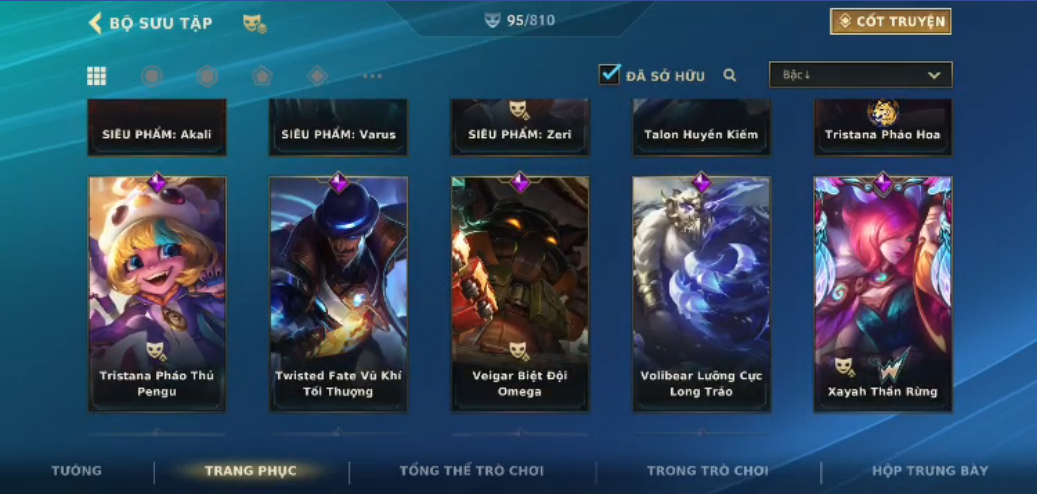Select Tristana Pháo Thủ Pengu skin
Image resolution: width=1037 pixels, height=494 pixels.
click(157, 293)
